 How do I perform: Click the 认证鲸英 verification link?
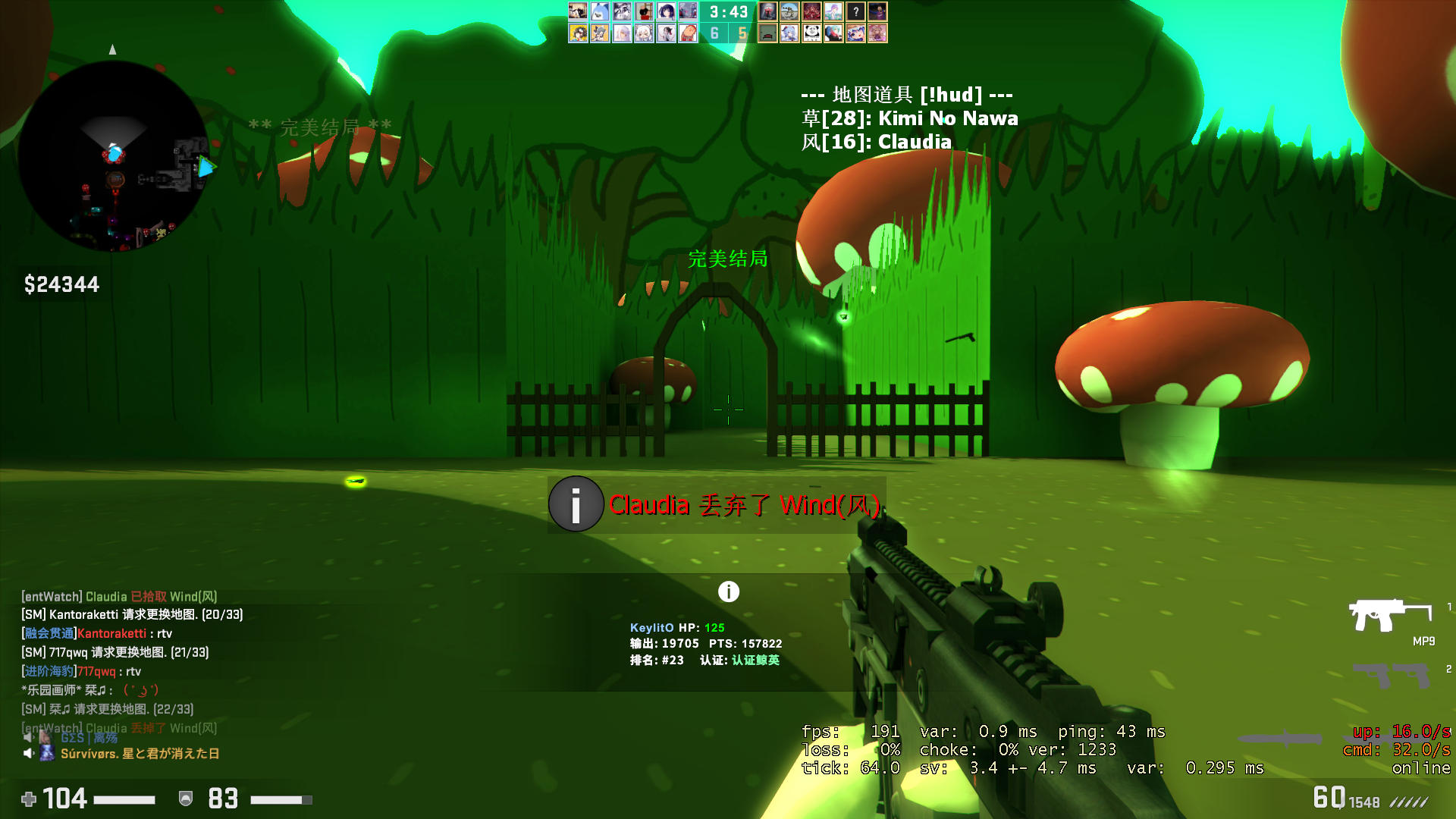click(x=756, y=660)
